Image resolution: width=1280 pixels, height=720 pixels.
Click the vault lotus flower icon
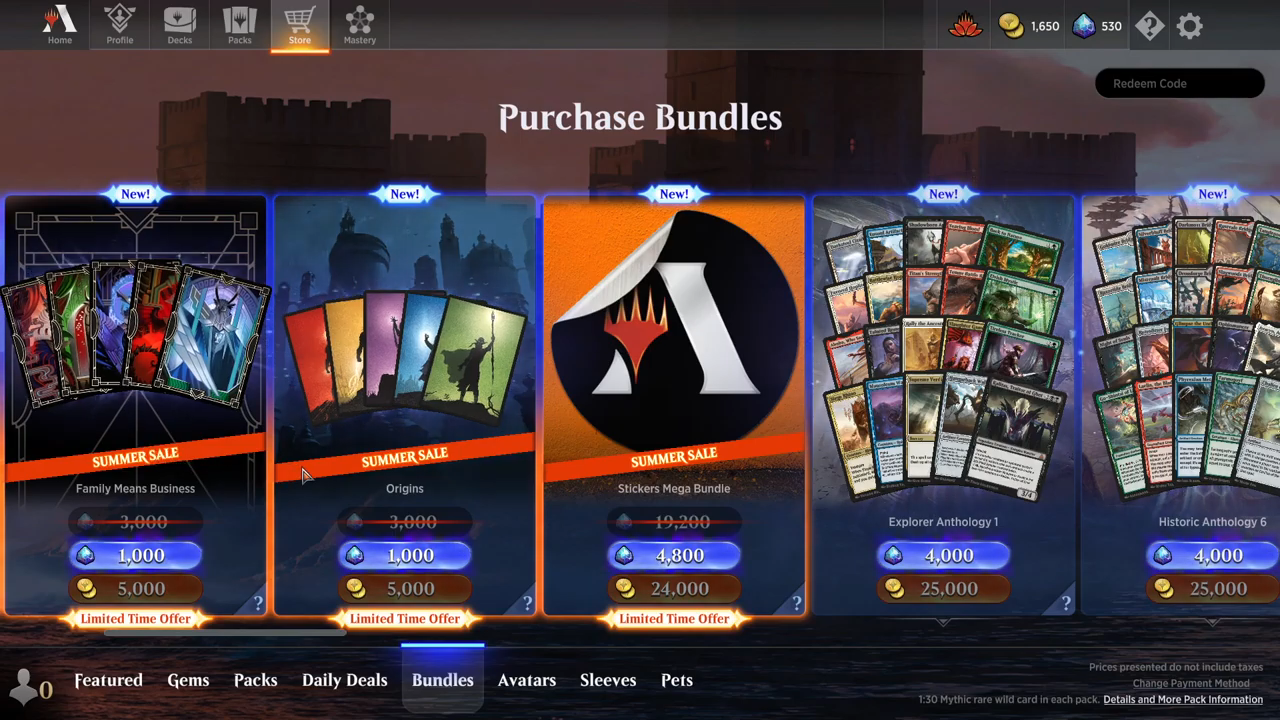click(x=963, y=26)
